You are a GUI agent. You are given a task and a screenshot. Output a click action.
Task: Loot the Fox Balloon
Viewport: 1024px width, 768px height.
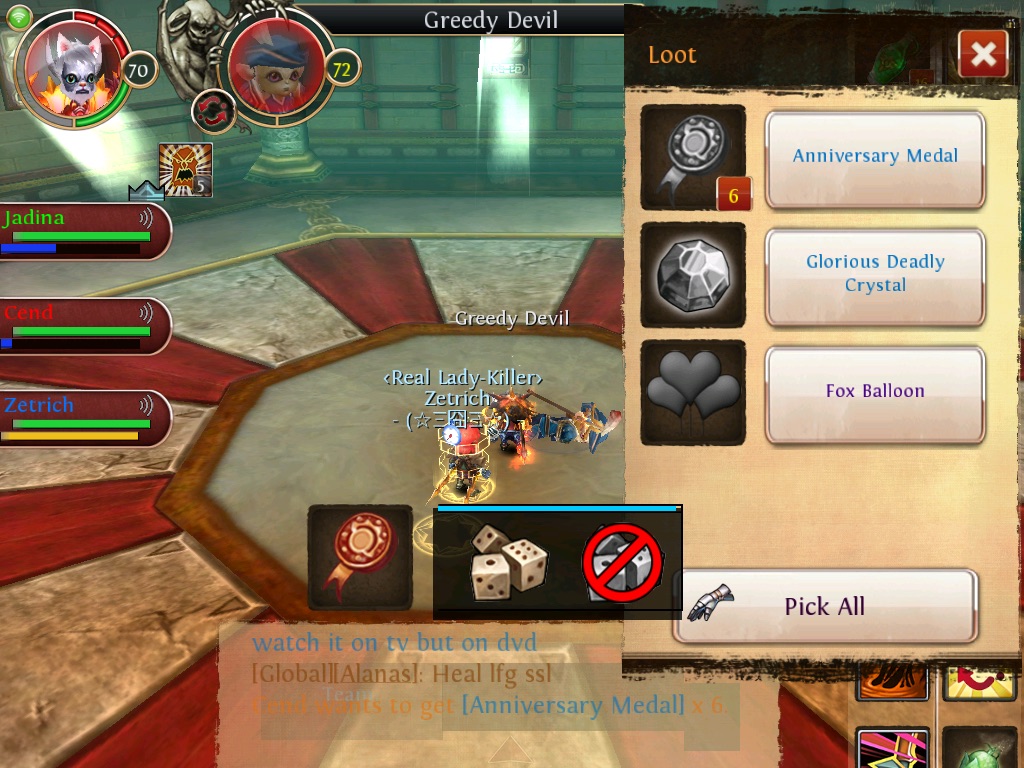pyautogui.click(x=875, y=392)
